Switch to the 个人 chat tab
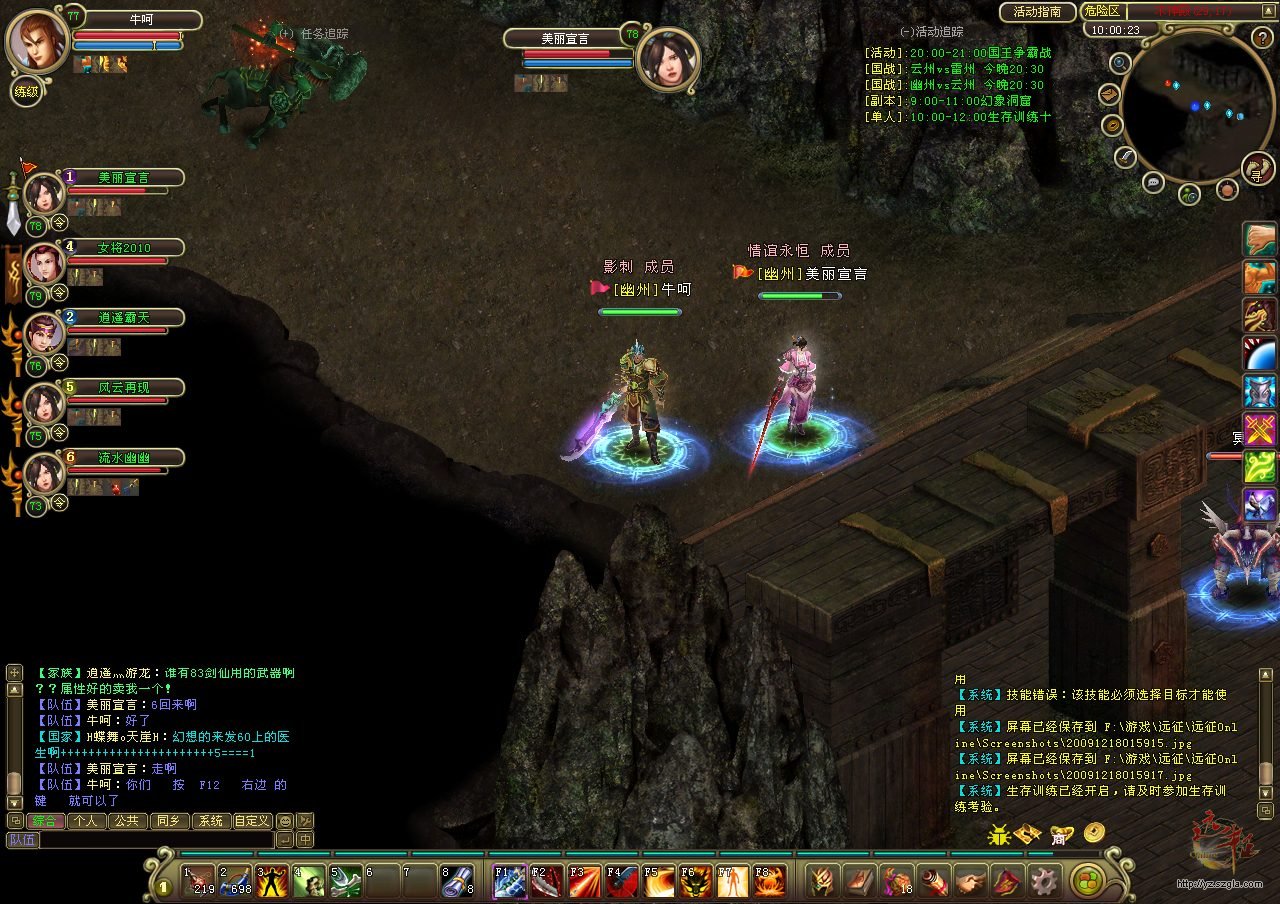The height and width of the screenshot is (904, 1280). (x=87, y=821)
